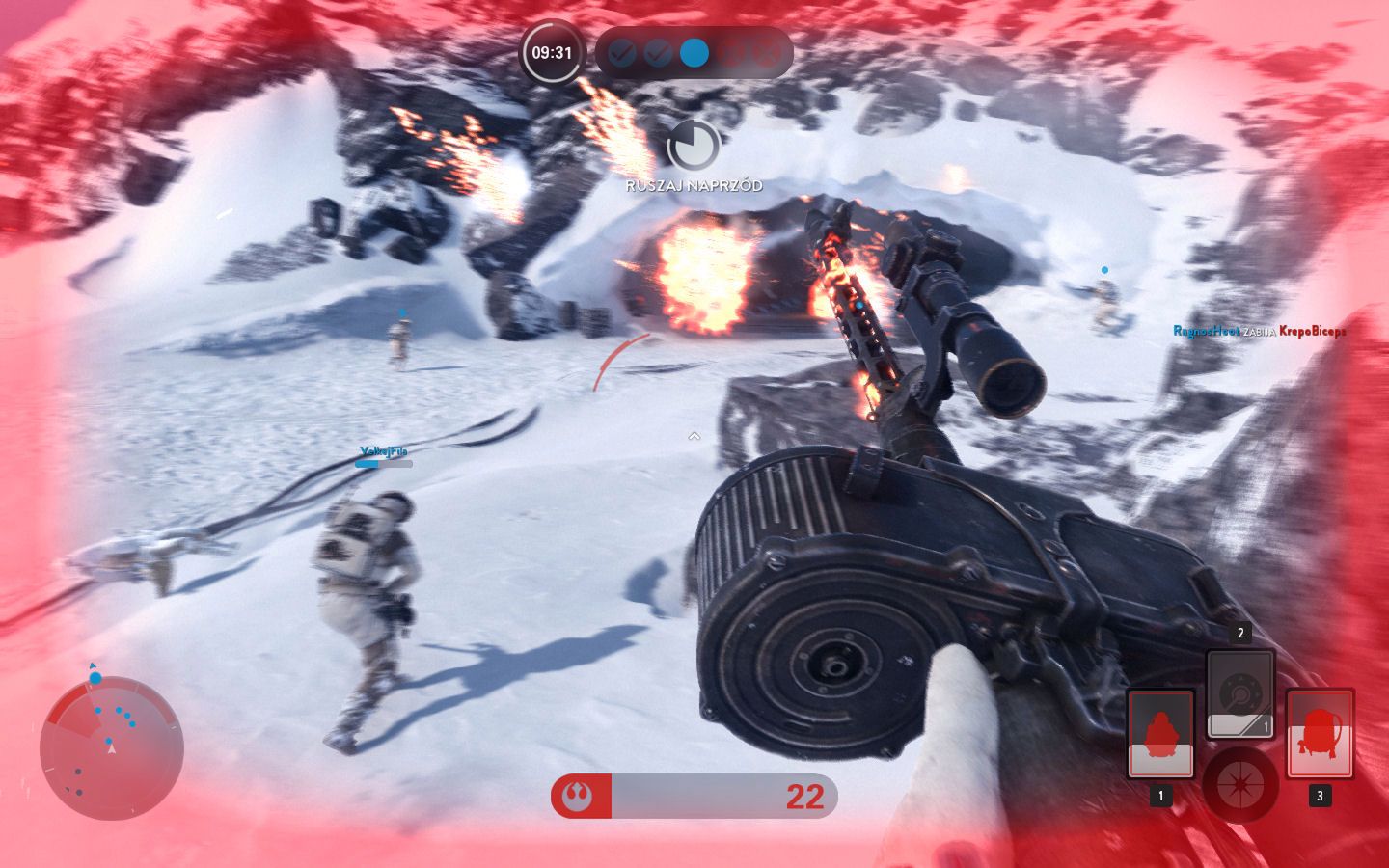The width and height of the screenshot is (1389, 868).
Task: Click the Thermal Detonator card numbered 2
Action: coord(1239,692)
